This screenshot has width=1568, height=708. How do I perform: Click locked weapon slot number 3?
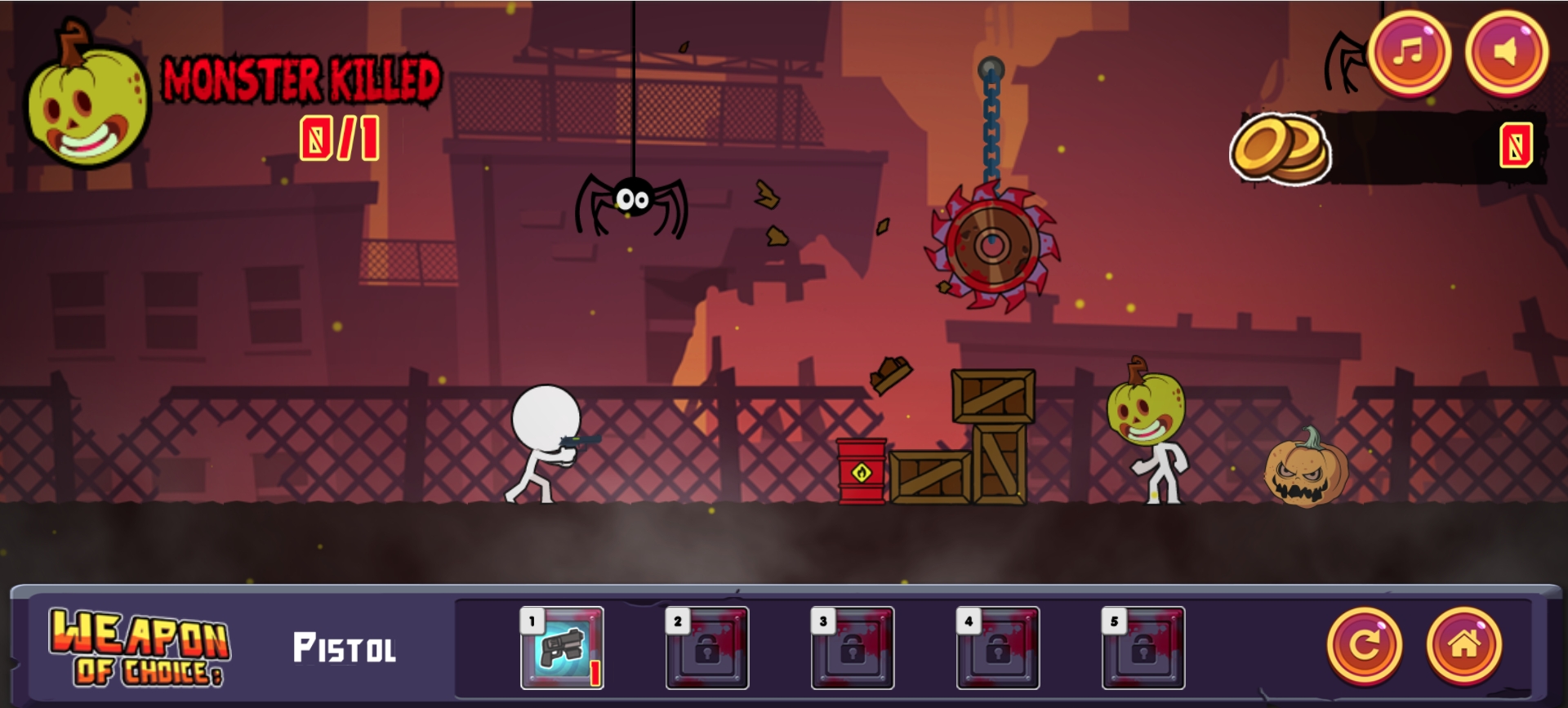tap(853, 648)
